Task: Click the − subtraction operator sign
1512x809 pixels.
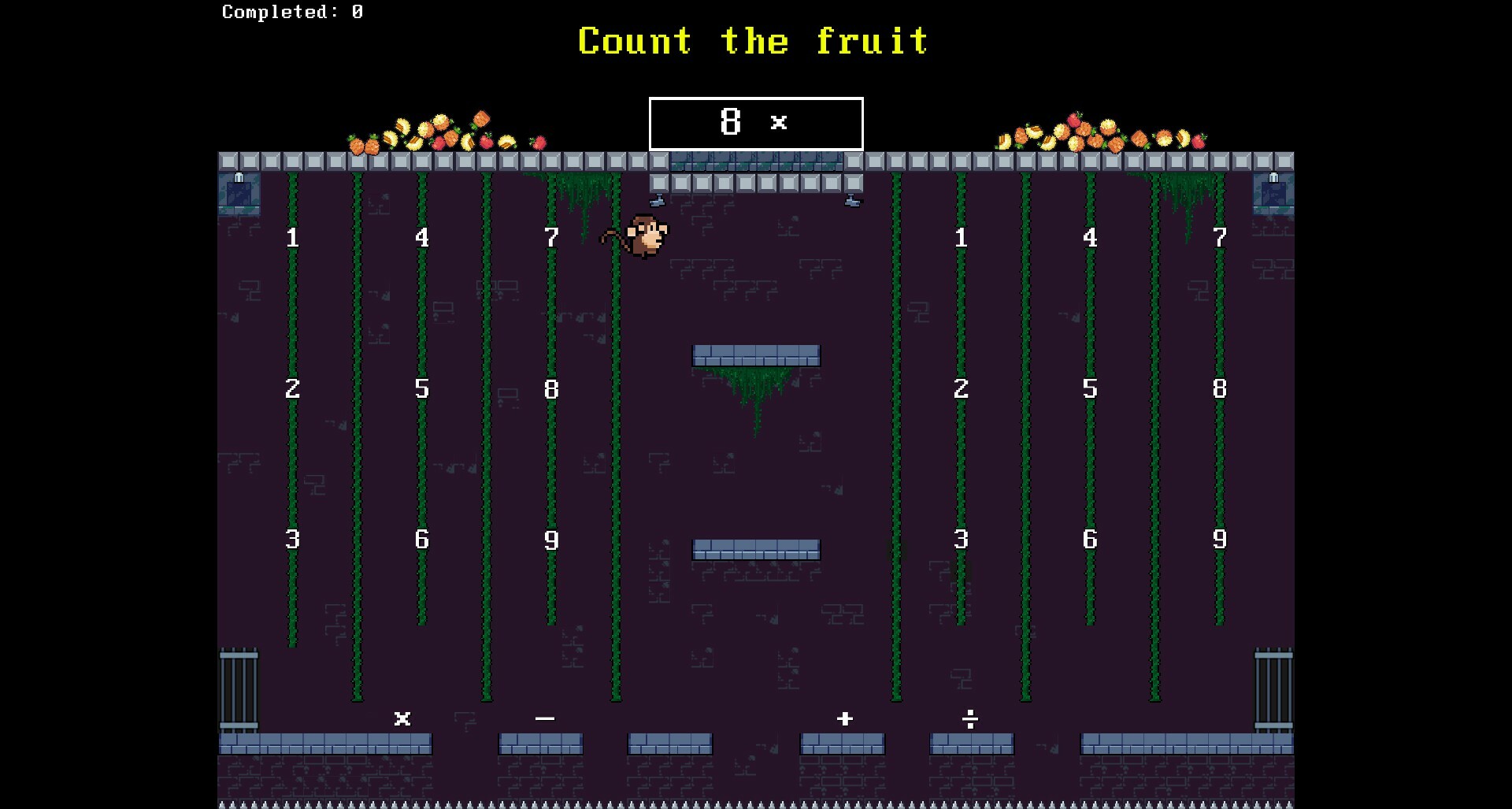Action: [543, 718]
